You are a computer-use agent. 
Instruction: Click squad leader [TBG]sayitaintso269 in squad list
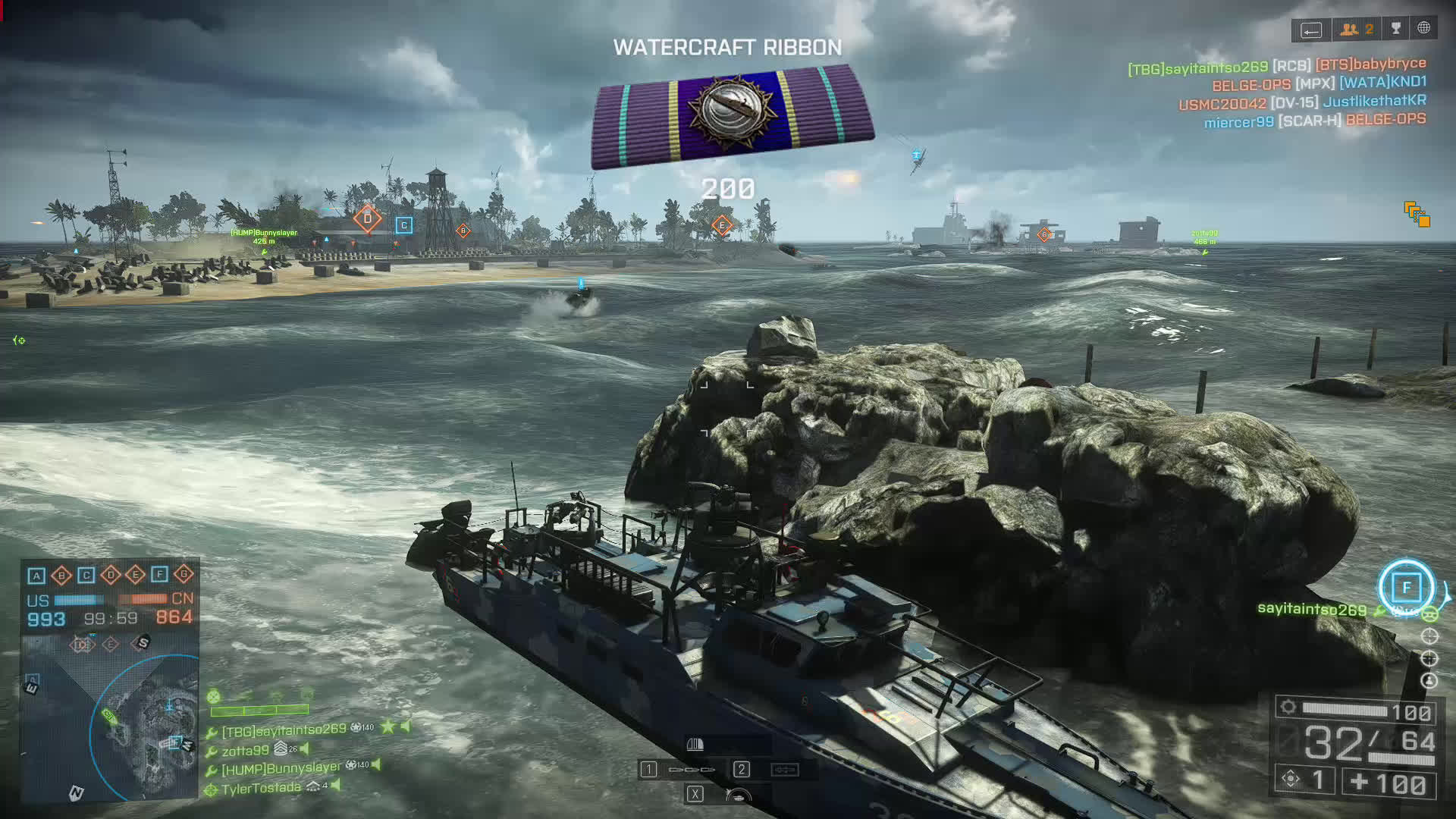click(284, 730)
